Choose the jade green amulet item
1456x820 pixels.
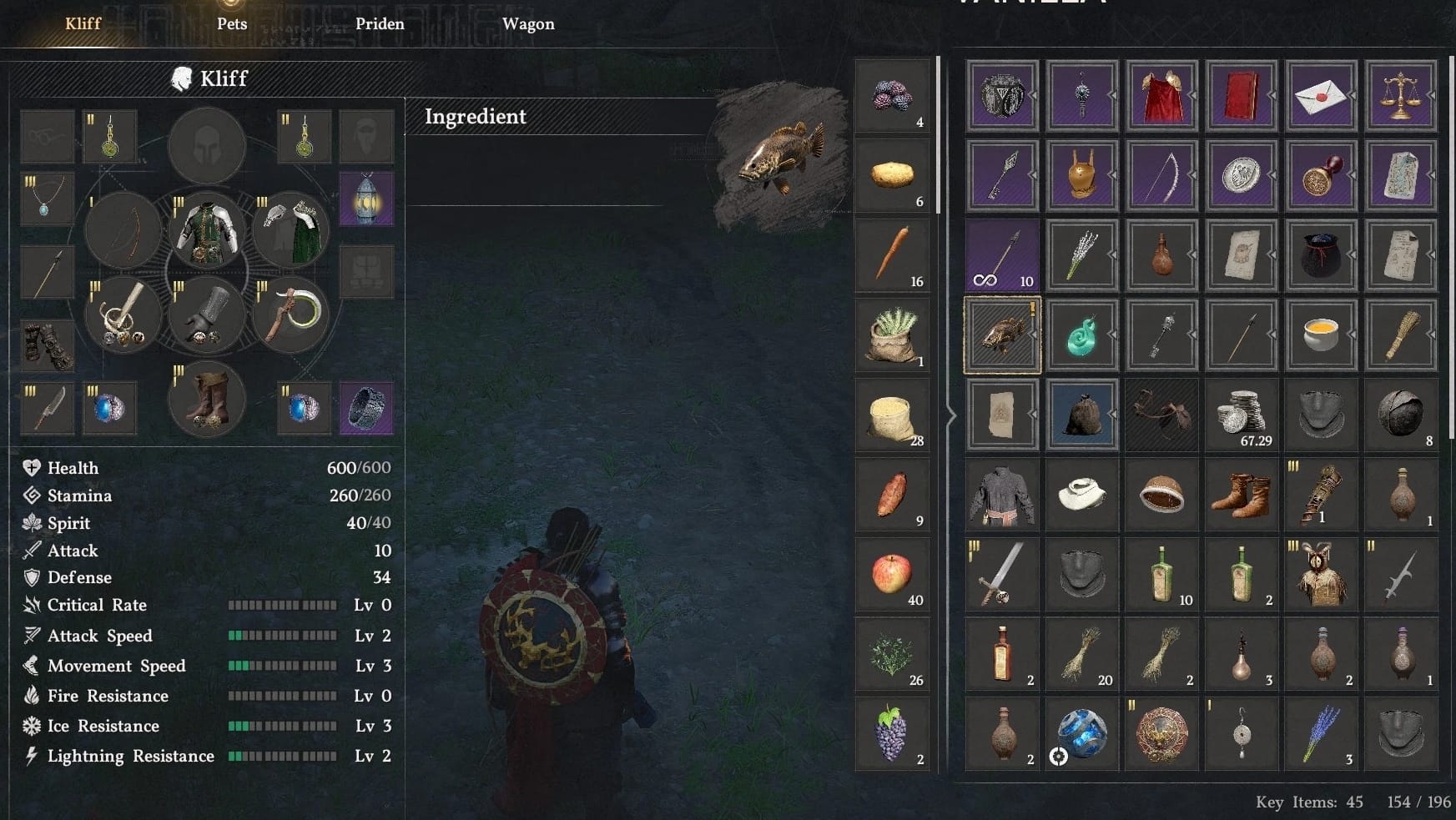(1081, 335)
